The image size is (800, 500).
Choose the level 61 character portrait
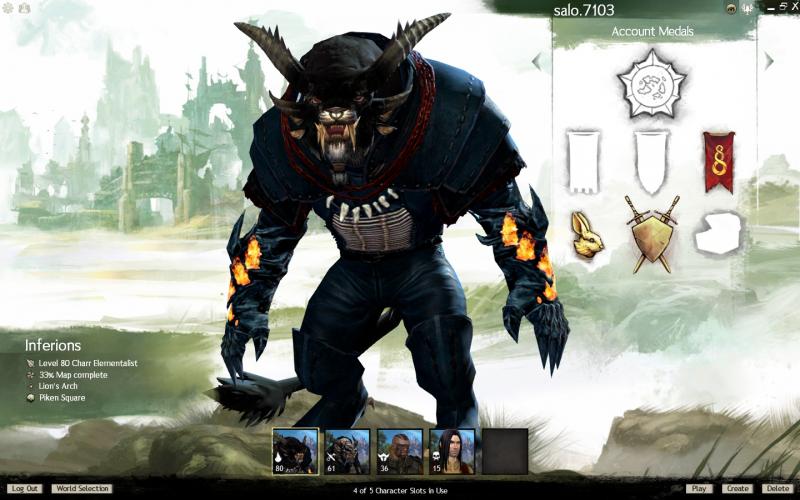point(348,451)
